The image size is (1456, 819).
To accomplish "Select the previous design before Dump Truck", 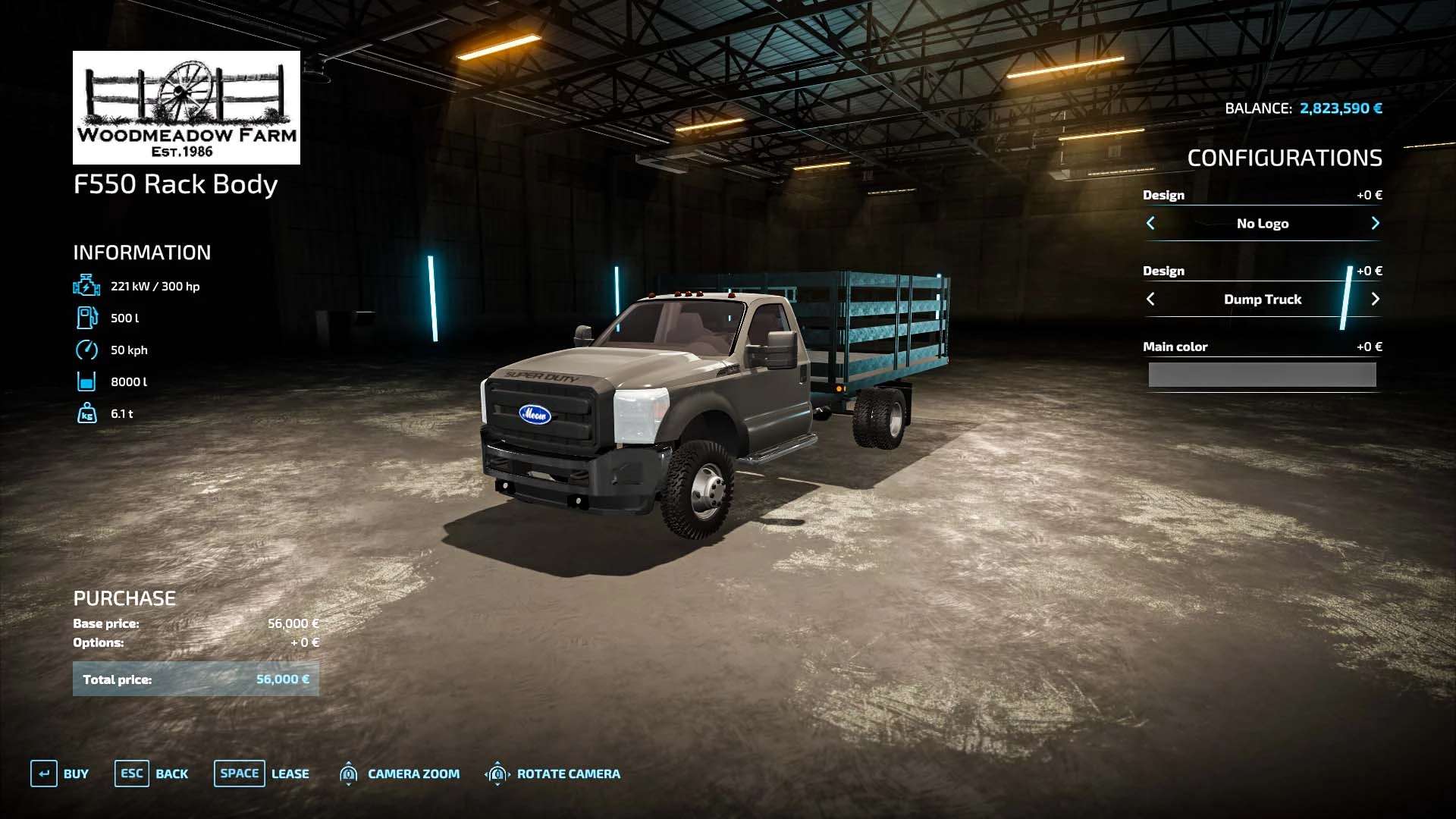I will pyautogui.click(x=1150, y=299).
